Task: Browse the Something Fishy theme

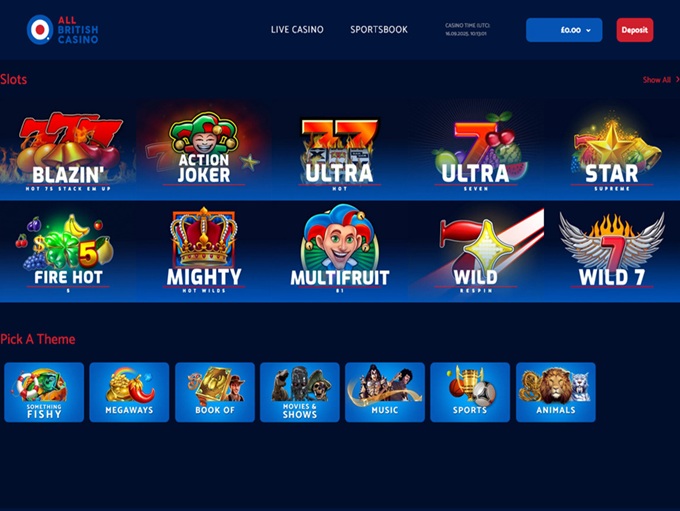Action: pos(44,392)
